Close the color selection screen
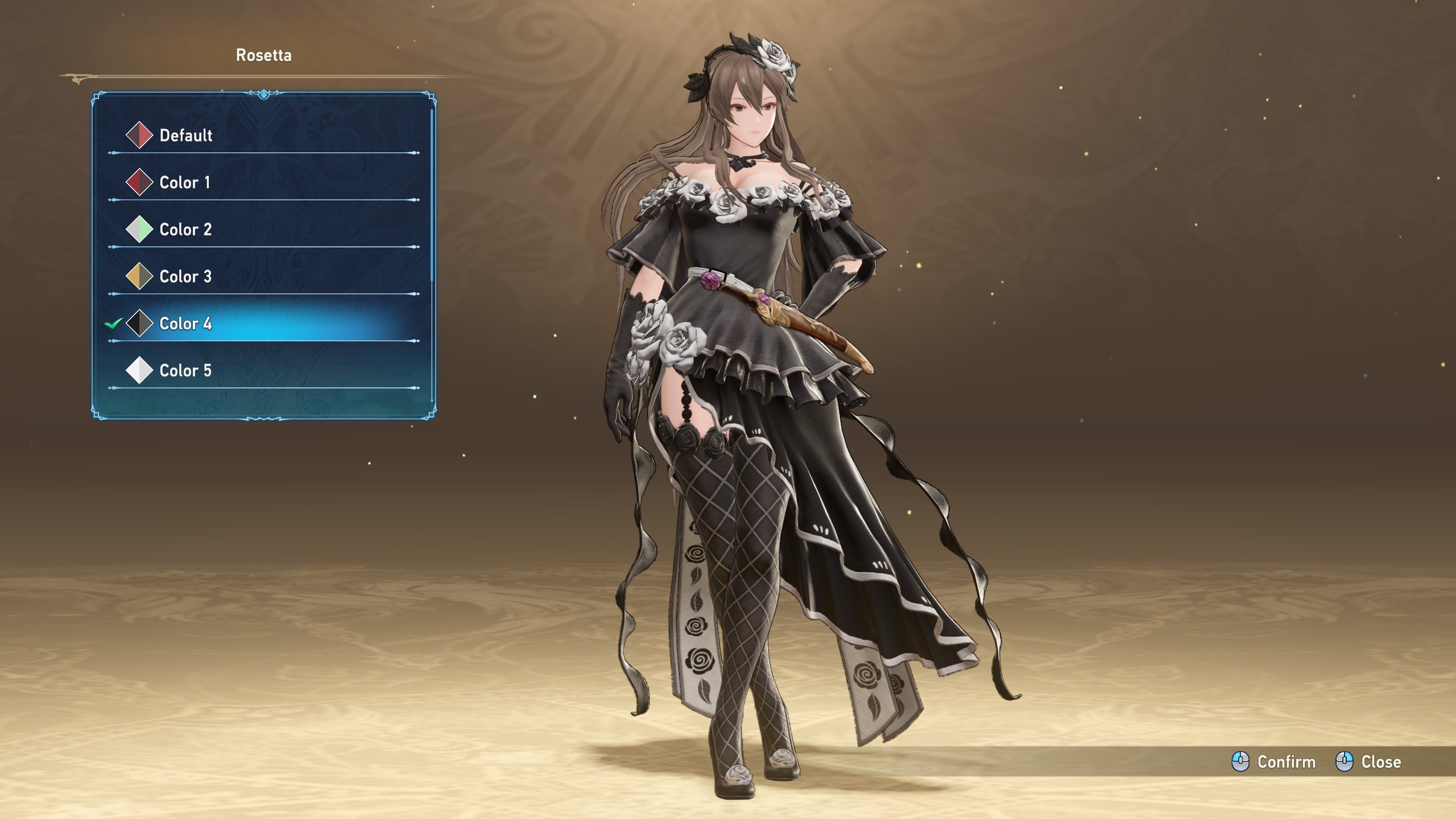The image size is (1456, 819). (1368, 762)
